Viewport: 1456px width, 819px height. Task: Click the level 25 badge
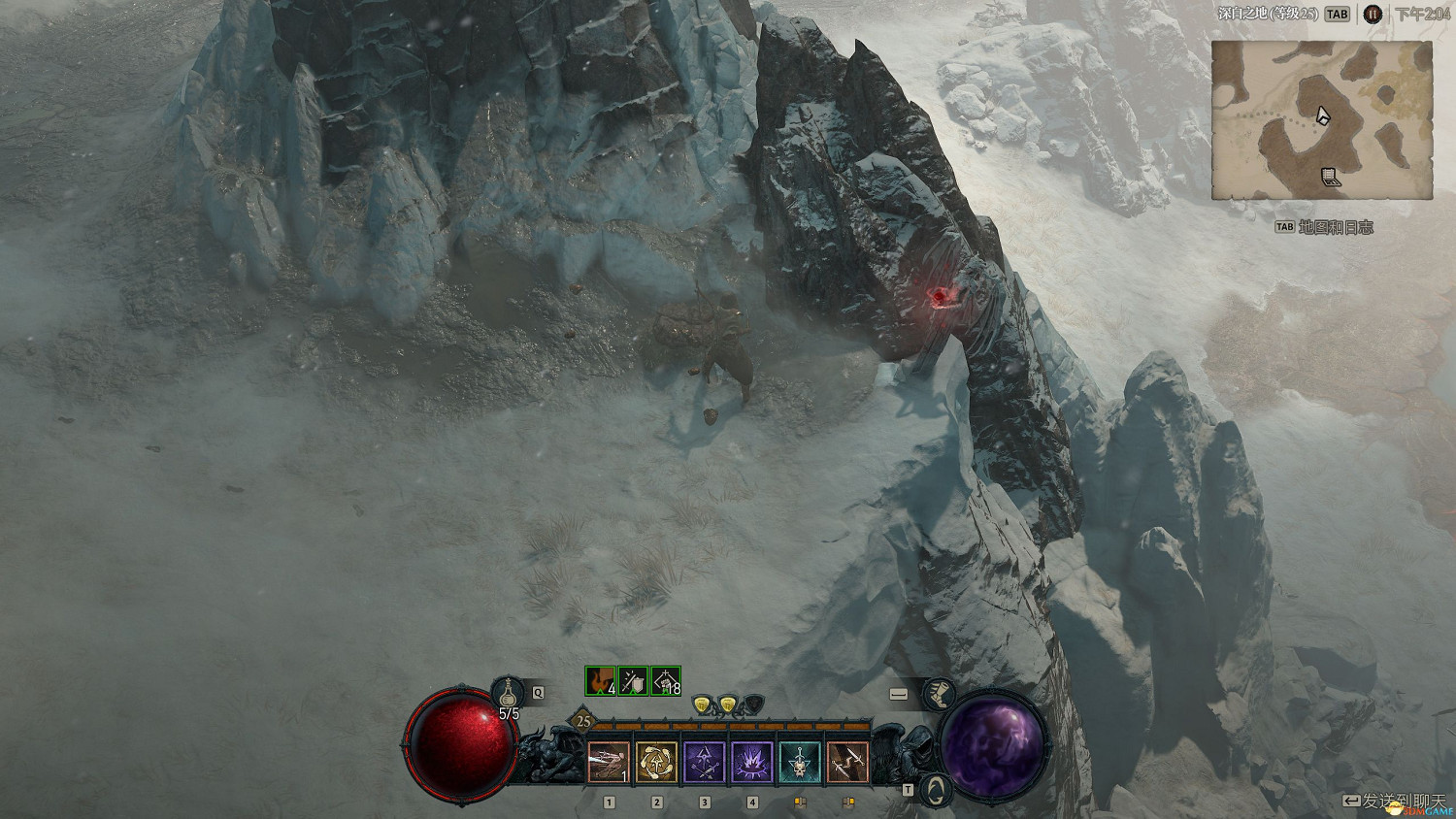583,721
